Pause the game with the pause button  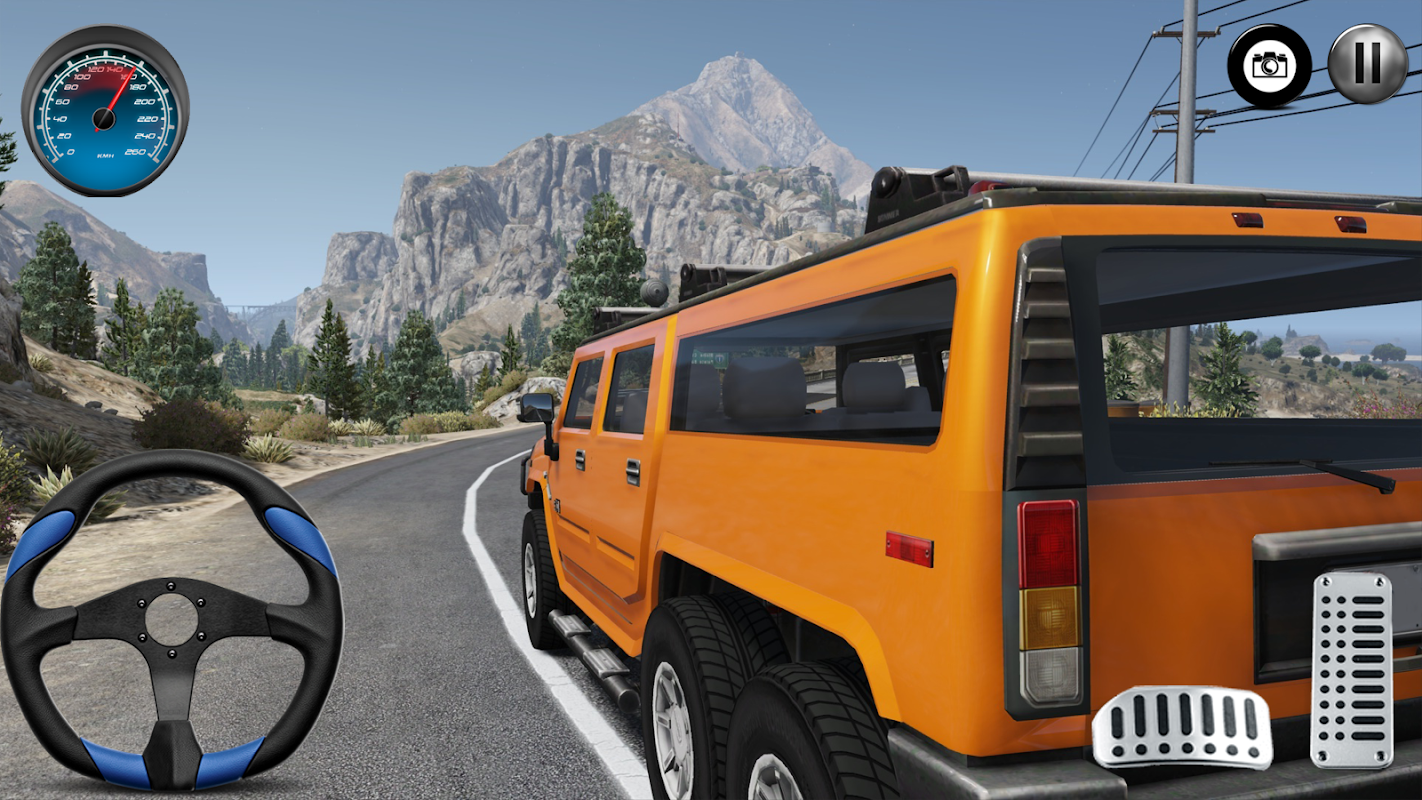coord(1367,64)
